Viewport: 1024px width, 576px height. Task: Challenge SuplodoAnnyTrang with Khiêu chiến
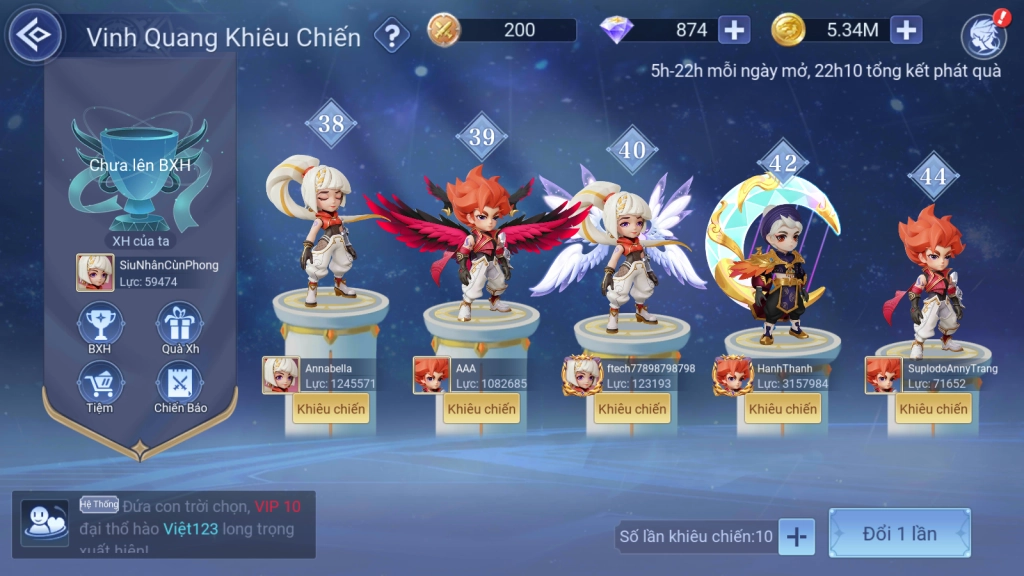[x=933, y=408]
